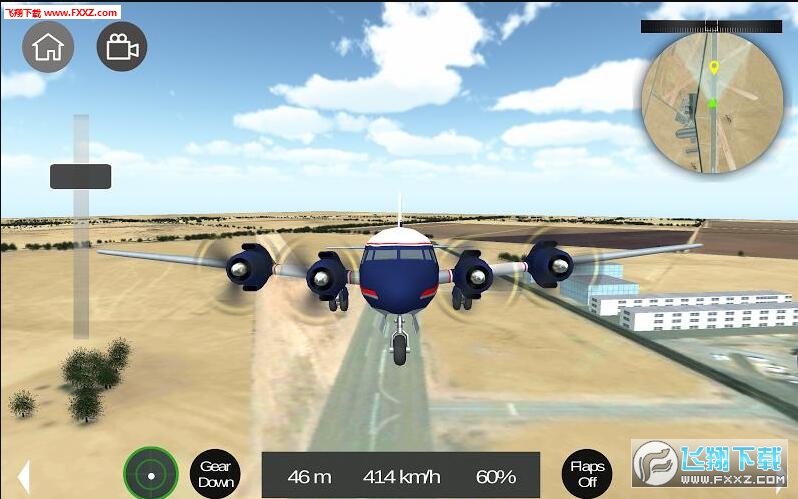
Task: Expand the left white arrow panel
Action: (x=24, y=476)
